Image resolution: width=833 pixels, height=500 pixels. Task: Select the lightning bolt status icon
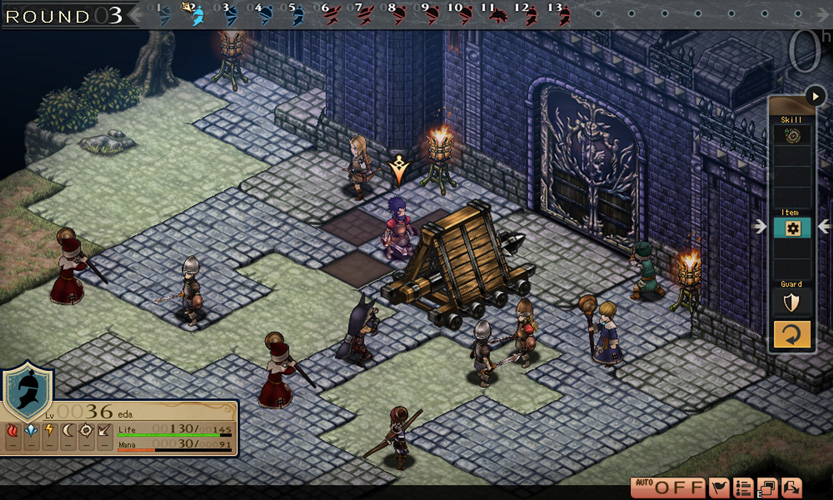tap(49, 431)
